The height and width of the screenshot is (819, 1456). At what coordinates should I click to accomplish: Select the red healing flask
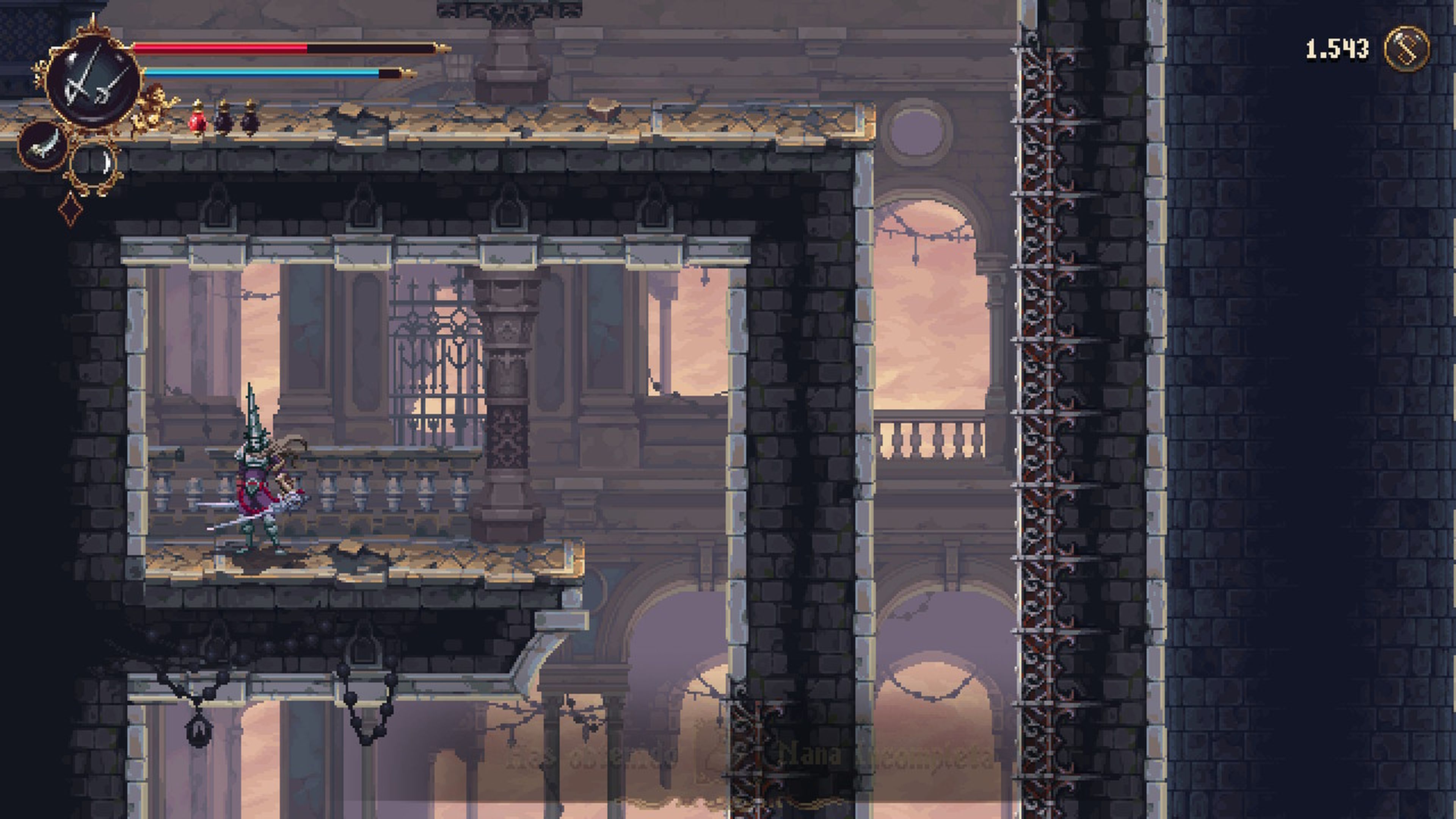tap(198, 119)
